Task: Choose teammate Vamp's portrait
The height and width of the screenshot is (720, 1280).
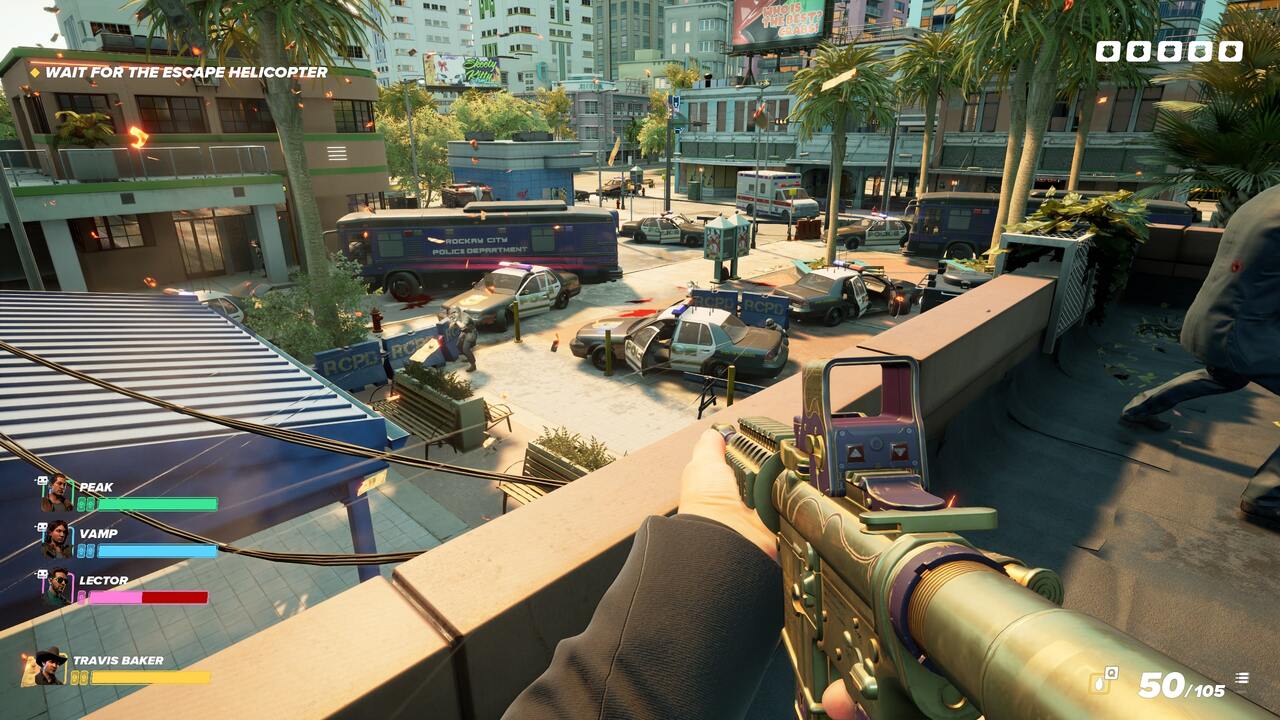Action: [x=56, y=539]
